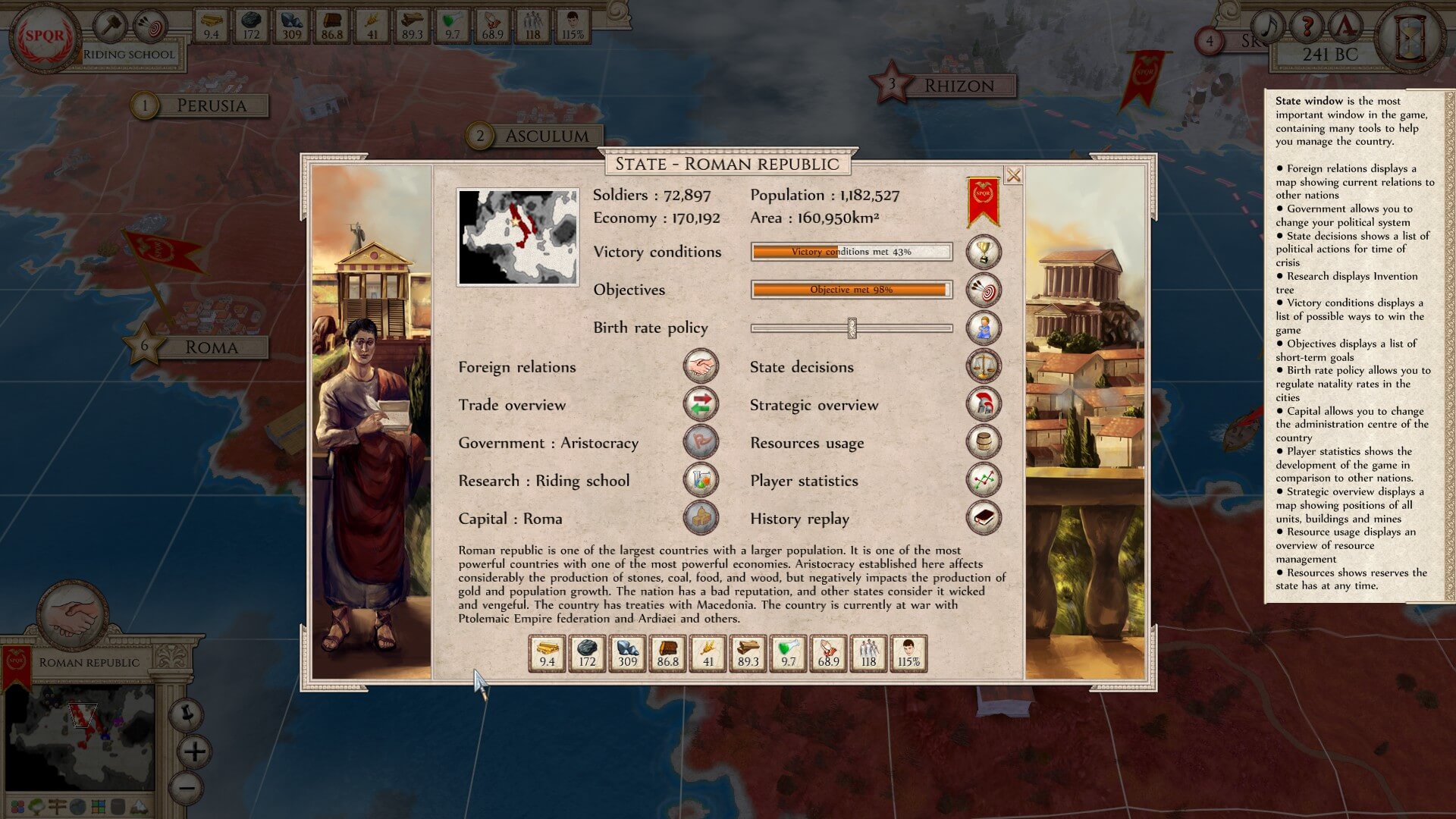This screenshot has width=1456, height=819.
Task: Select the Roma city label on map
Action: 212,347
